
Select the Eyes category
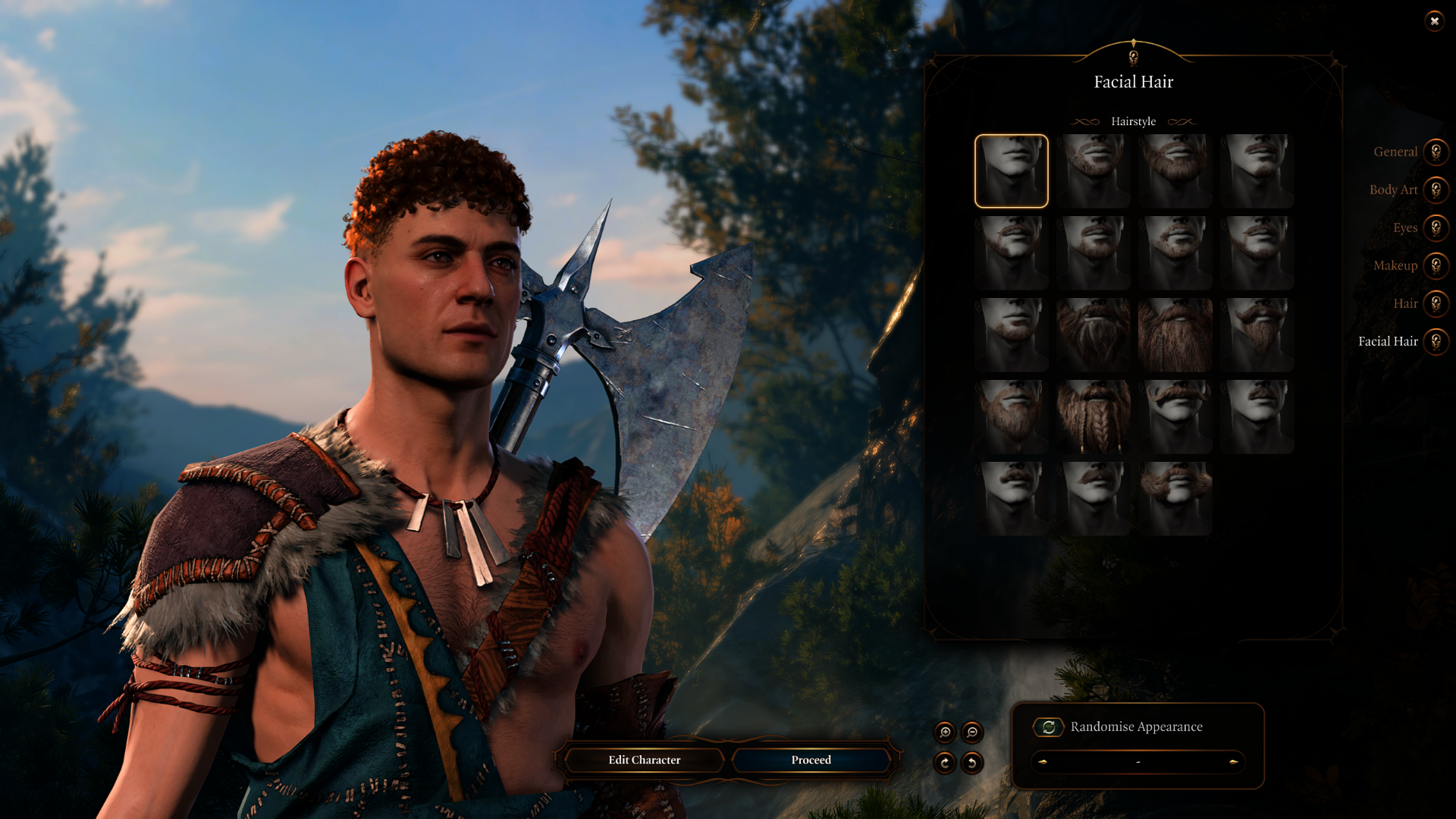(1436, 227)
